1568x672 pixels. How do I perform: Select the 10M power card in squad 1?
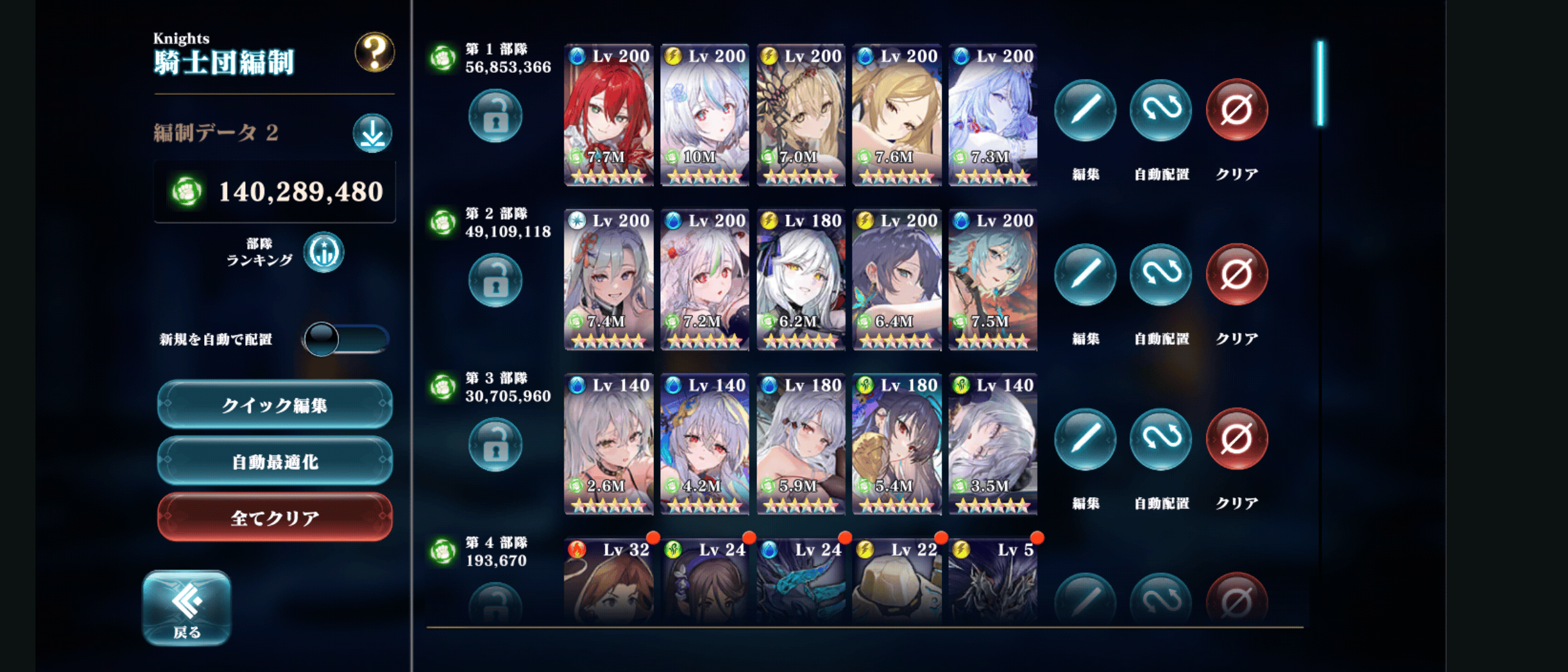pyautogui.click(x=704, y=115)
